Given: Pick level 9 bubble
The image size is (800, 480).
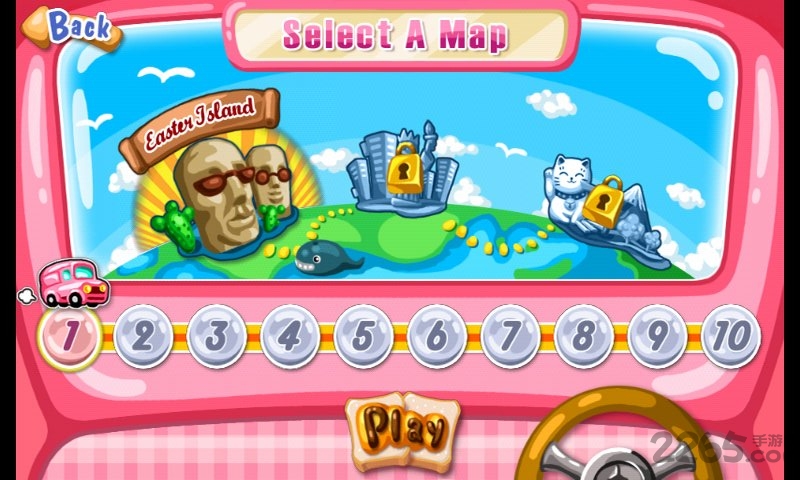Looking at the screenshot, I should [657, 336].
